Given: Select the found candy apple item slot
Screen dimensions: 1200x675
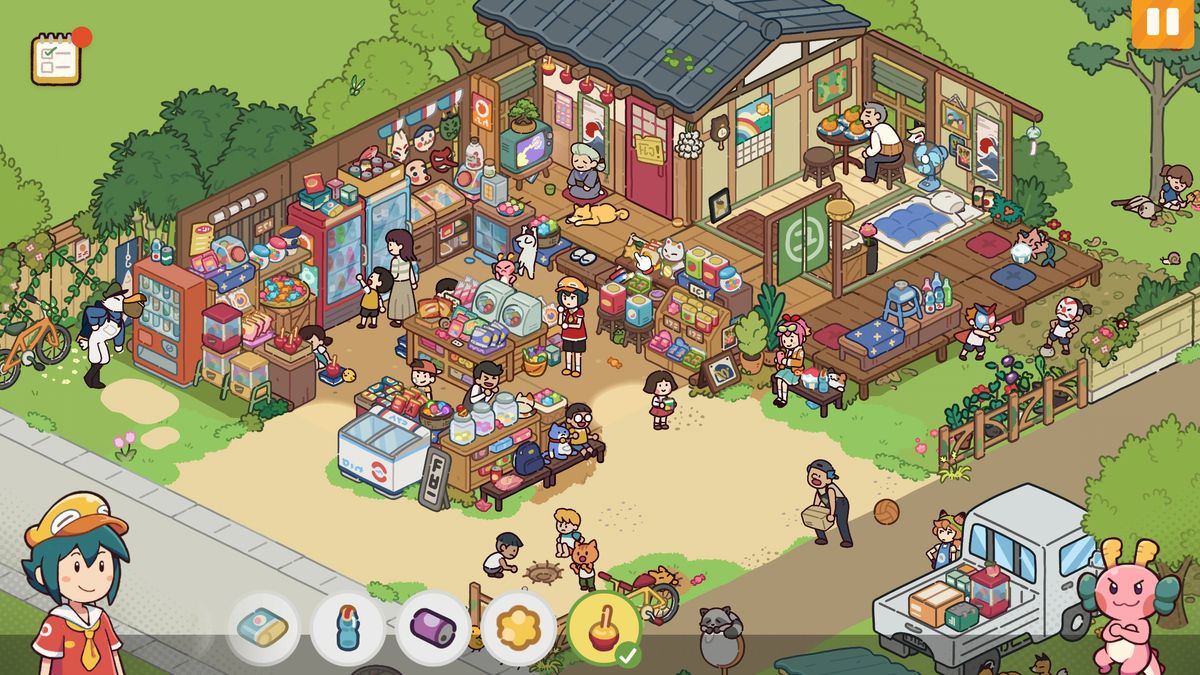Looking at the screenshot, I should click(x=603, y=629).
